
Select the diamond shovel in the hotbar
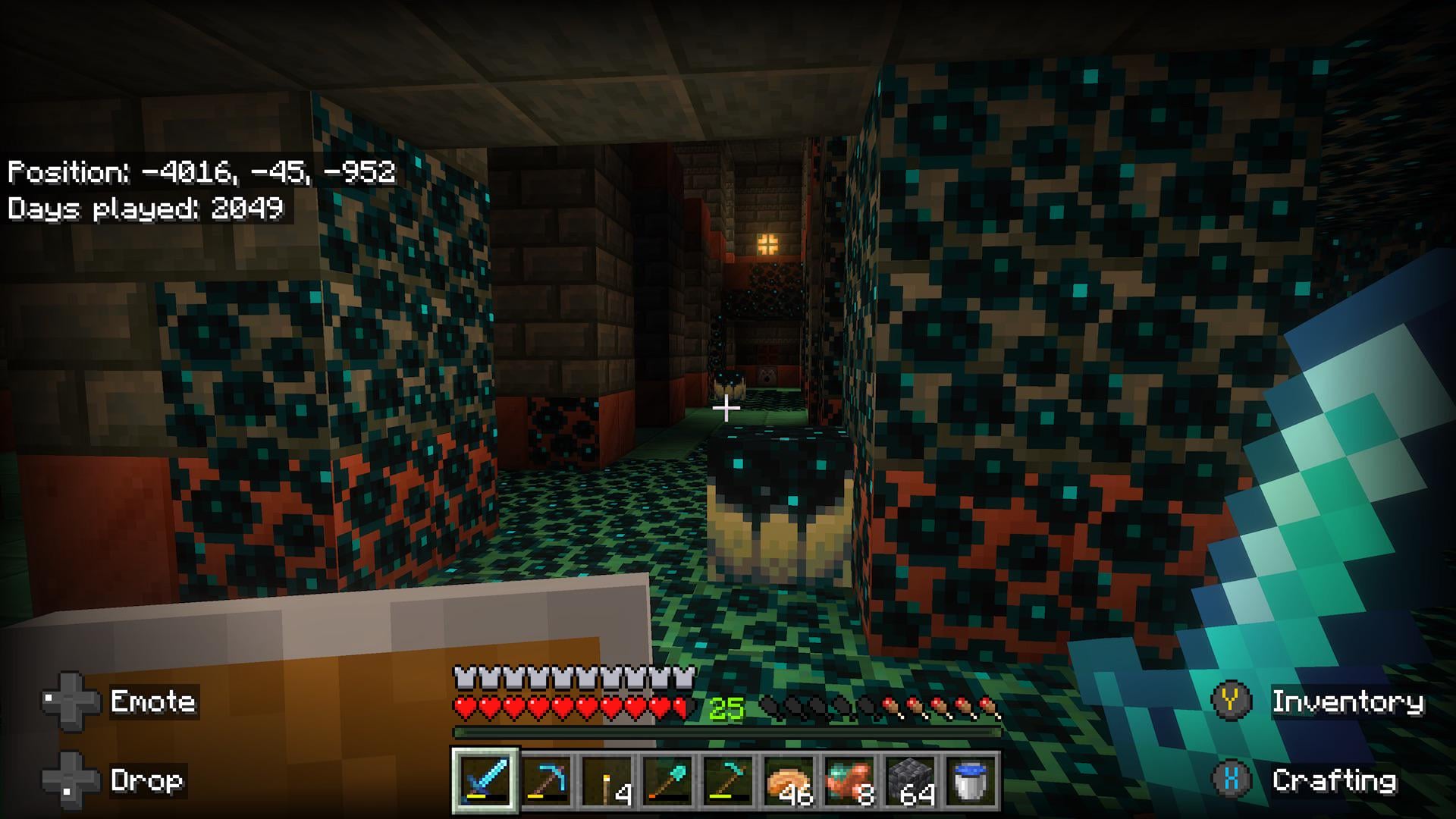coord(668,780)
